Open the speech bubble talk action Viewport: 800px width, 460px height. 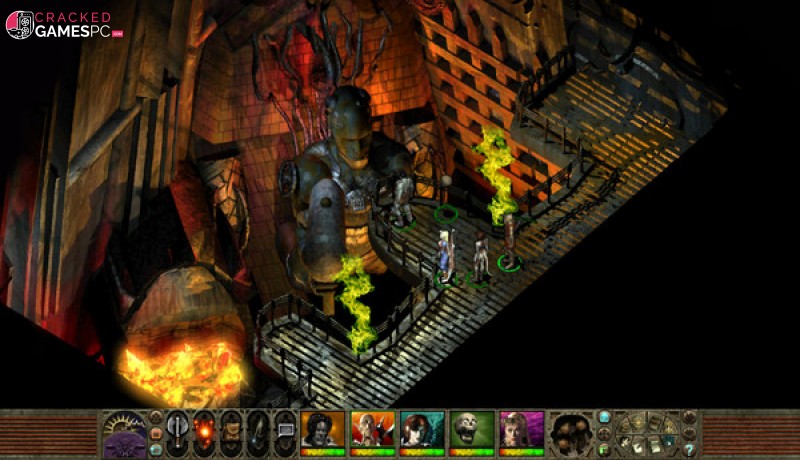pos(285,432)
